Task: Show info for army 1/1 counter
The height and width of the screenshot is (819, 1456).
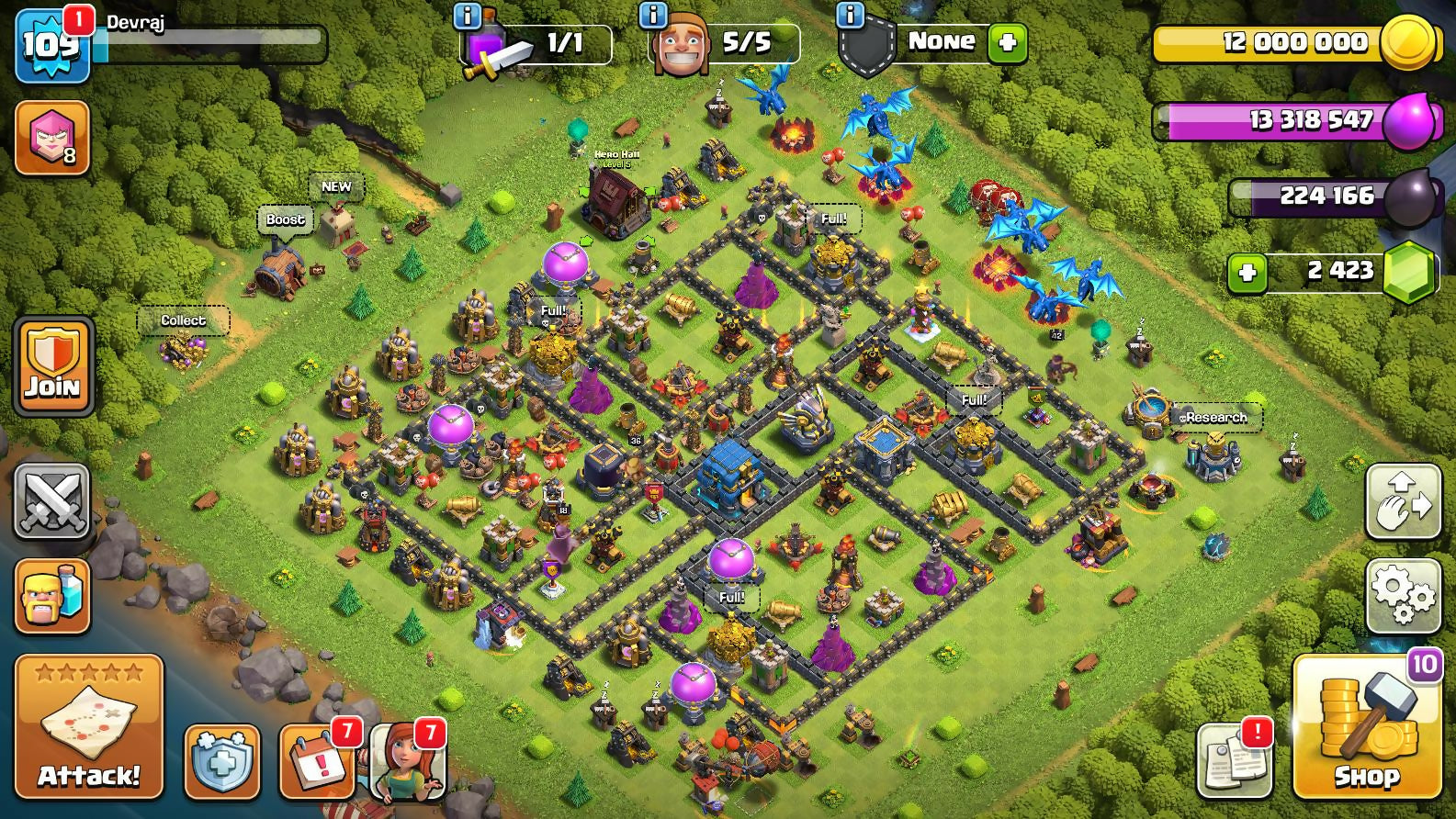Action: (468, 16)
